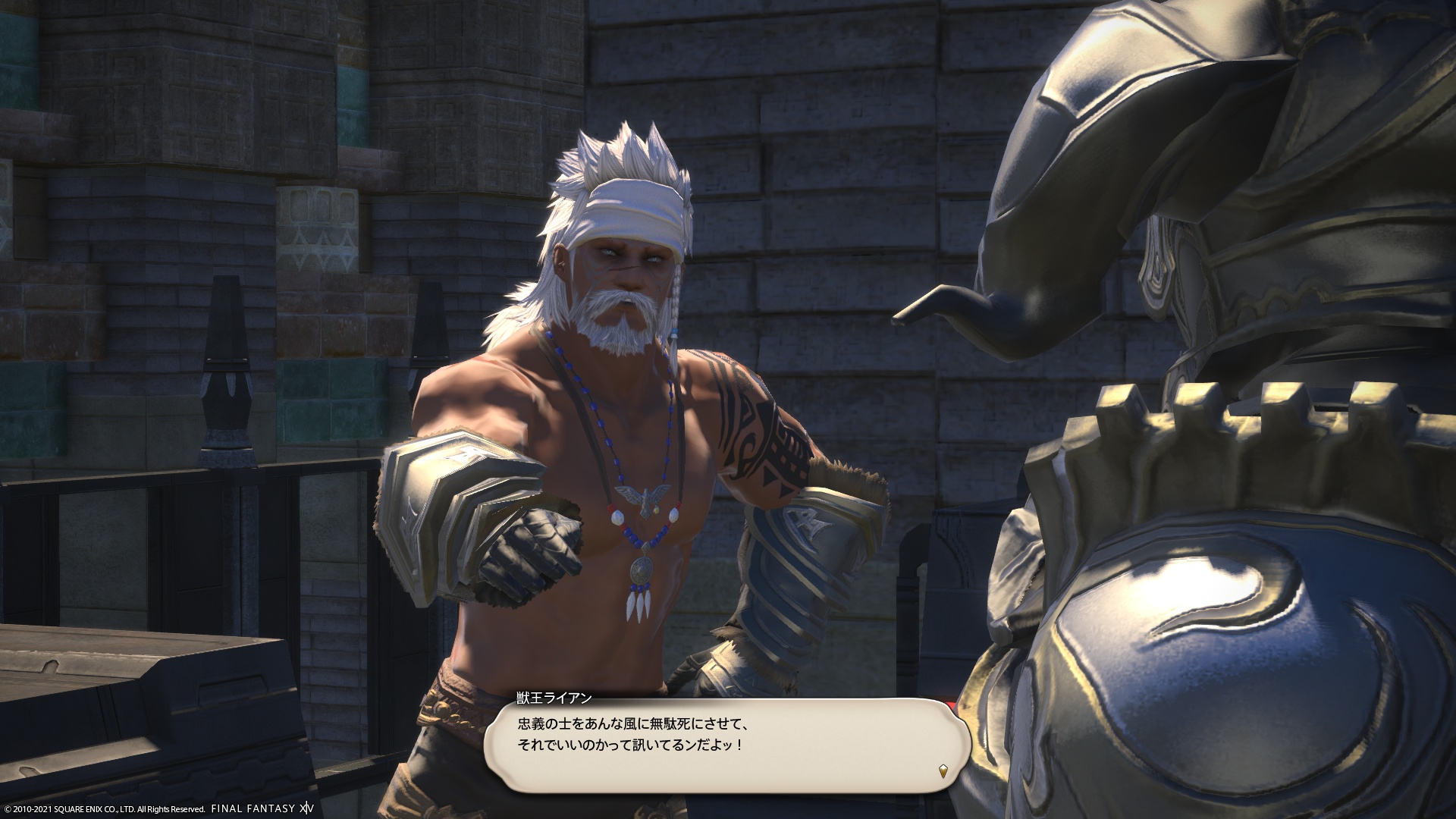Click the speech bubble to continue dialogue
Viewport: 1456px width, 819px height.
point(726,747)
